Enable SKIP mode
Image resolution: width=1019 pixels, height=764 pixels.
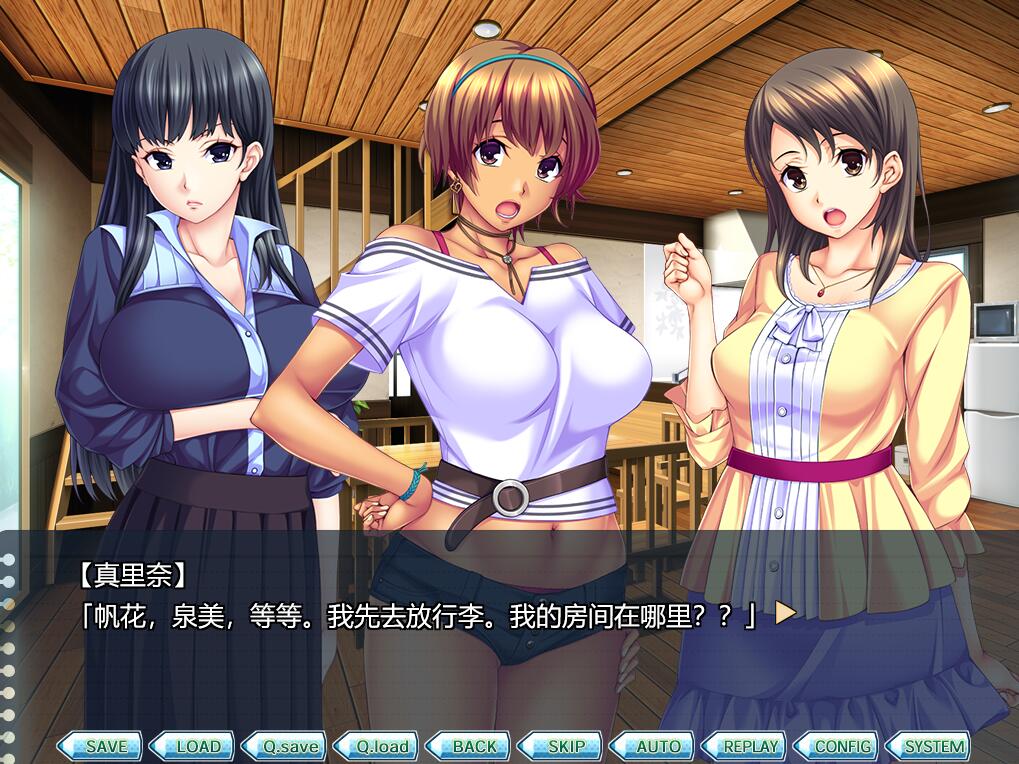point(560,746)
